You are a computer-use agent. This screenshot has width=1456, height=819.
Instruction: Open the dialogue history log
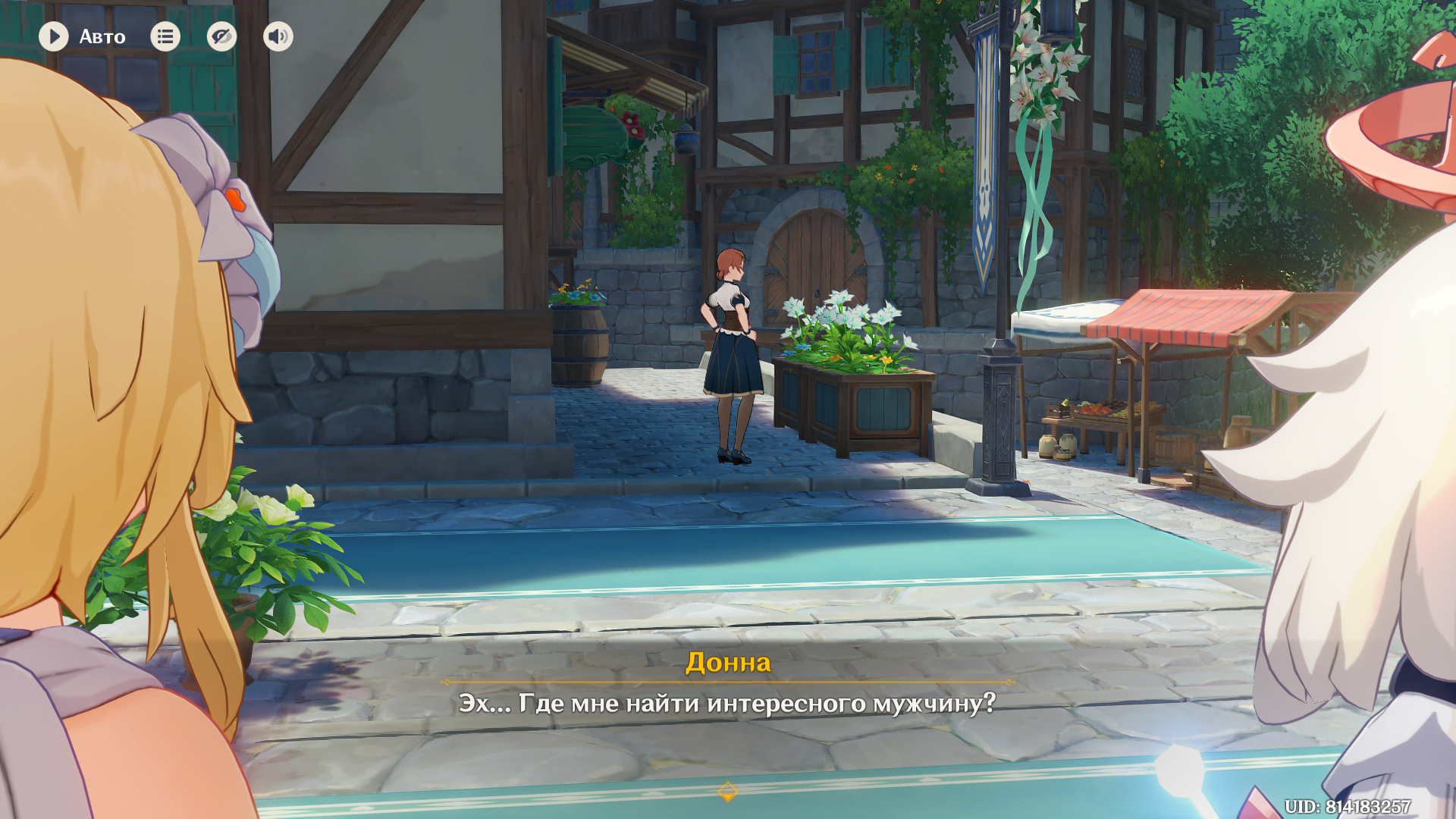click(x=165, y=36)
